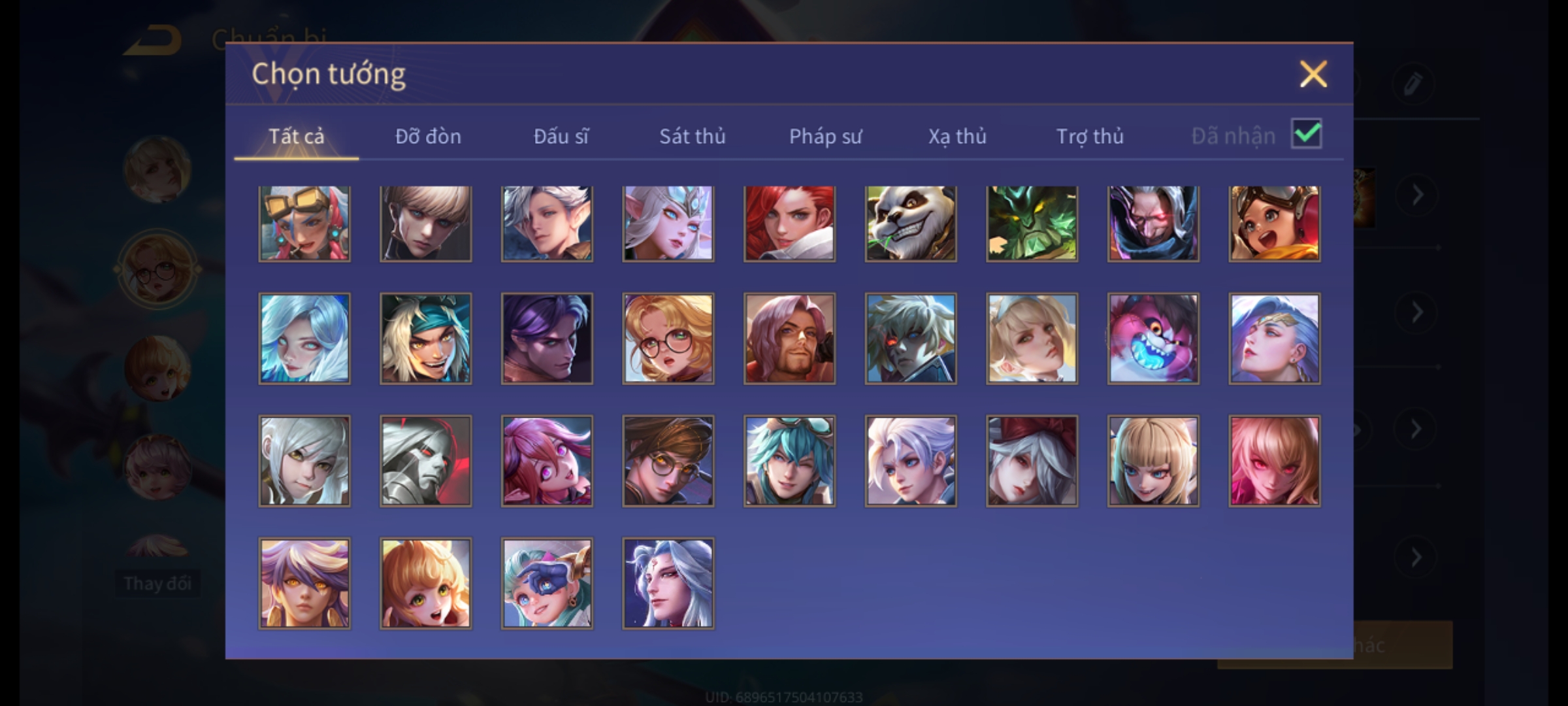Toggle the Đã nhận checkbox
The width and height of the screenshot is (1568, 706).
tap(1306, 134)
